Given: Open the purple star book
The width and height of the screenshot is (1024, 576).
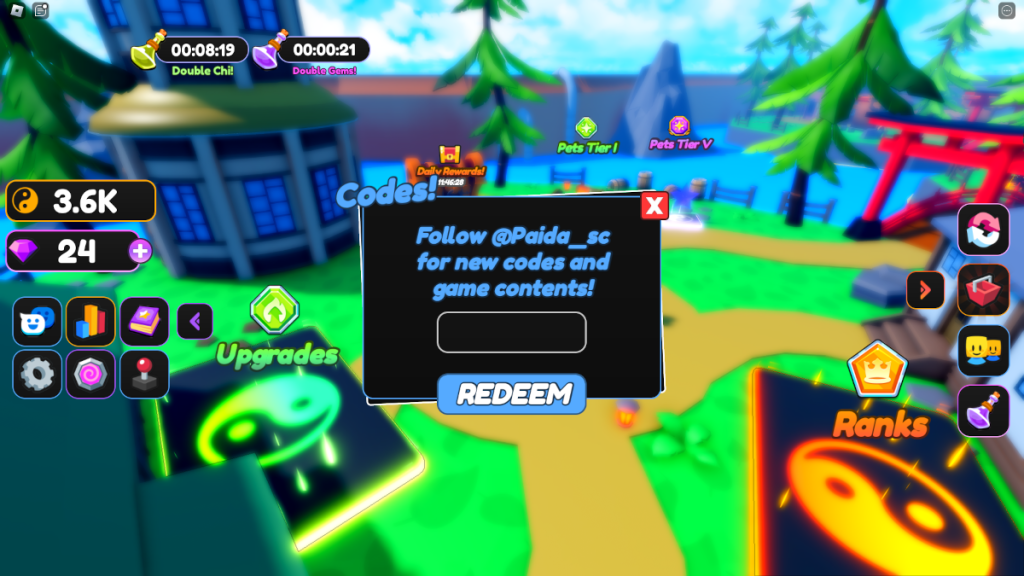Looking at the screenshot, I should click(x=145, y=322).
